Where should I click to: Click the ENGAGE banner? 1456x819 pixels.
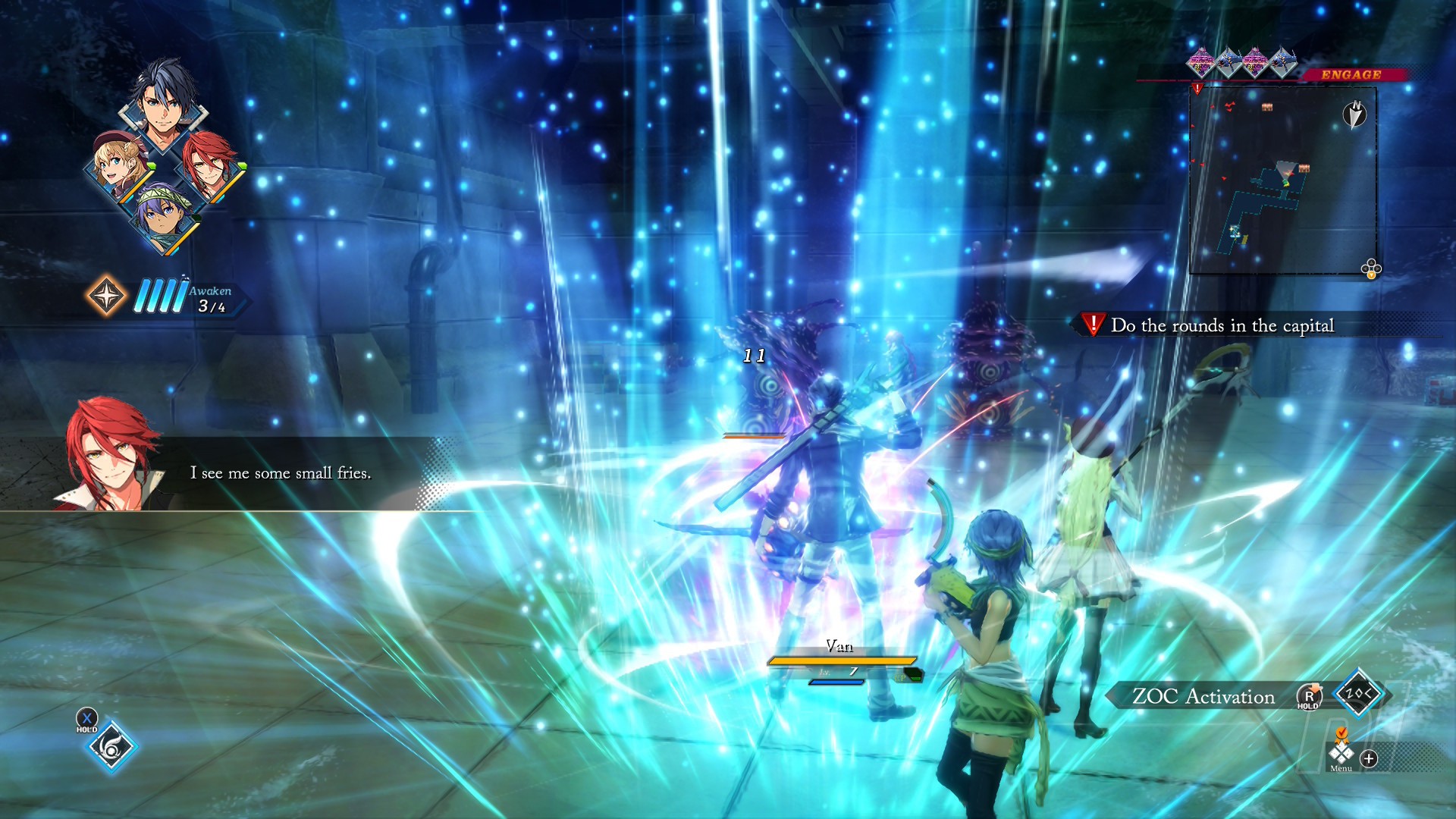(1351, 74)
